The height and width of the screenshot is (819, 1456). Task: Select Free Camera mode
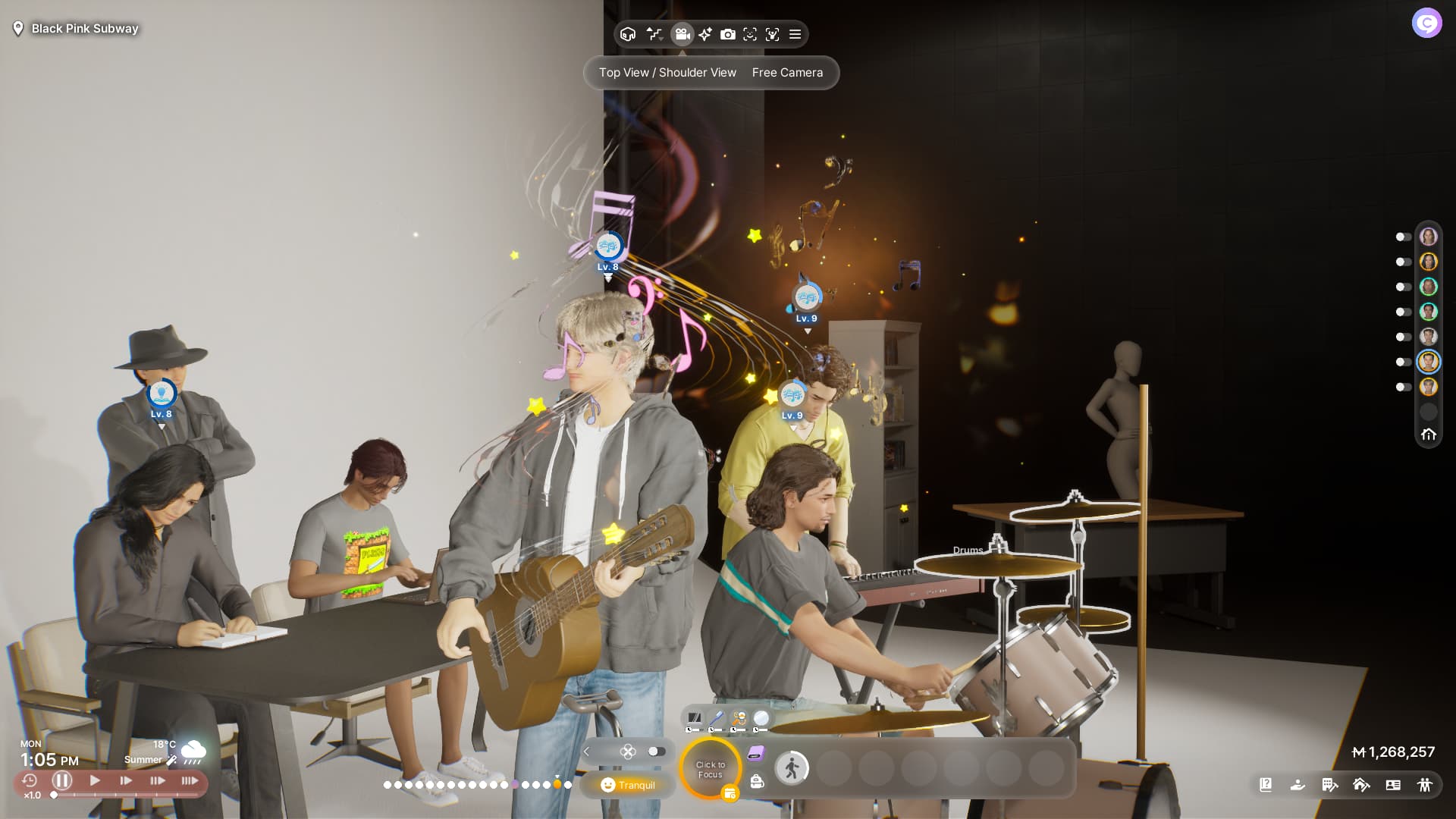[787, 73]
